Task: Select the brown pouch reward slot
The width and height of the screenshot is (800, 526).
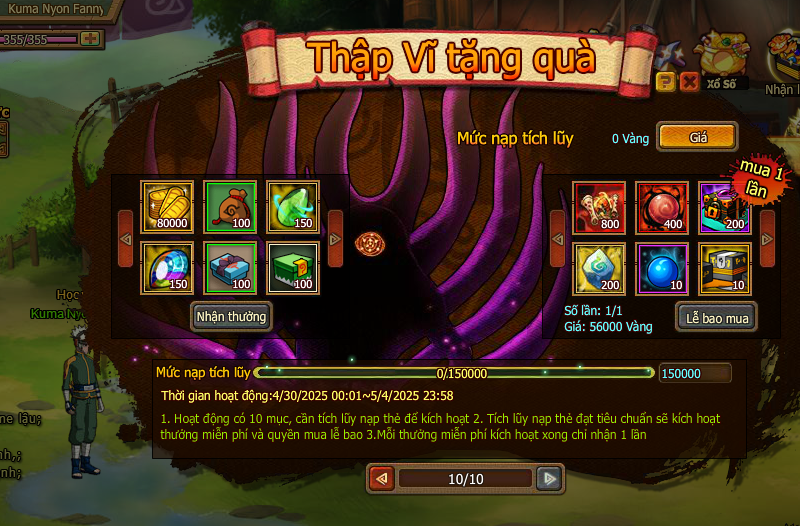Action: (x=230, y=207)
